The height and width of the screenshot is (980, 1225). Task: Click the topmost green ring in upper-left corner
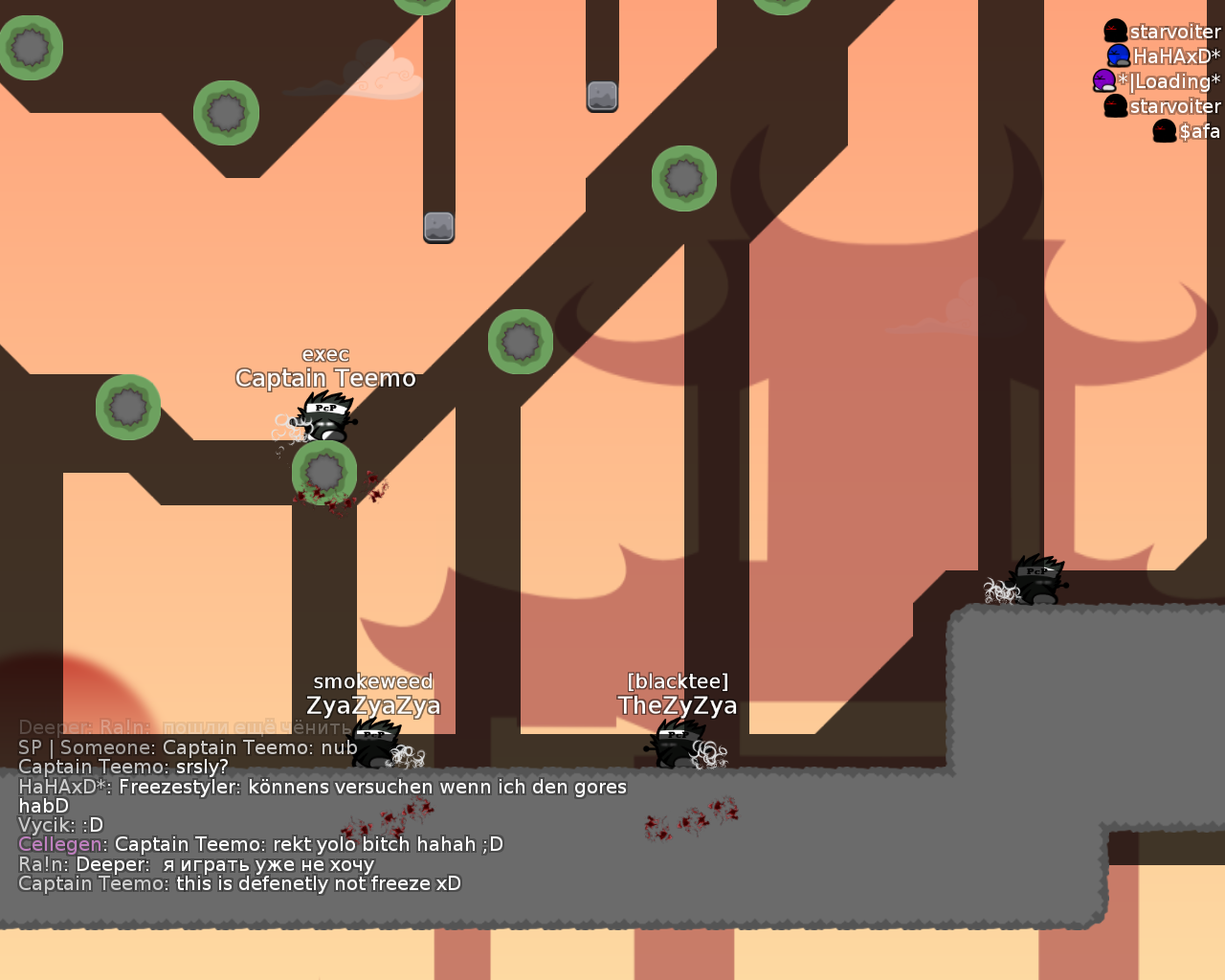pyautogui.click(x=31, y=47)
